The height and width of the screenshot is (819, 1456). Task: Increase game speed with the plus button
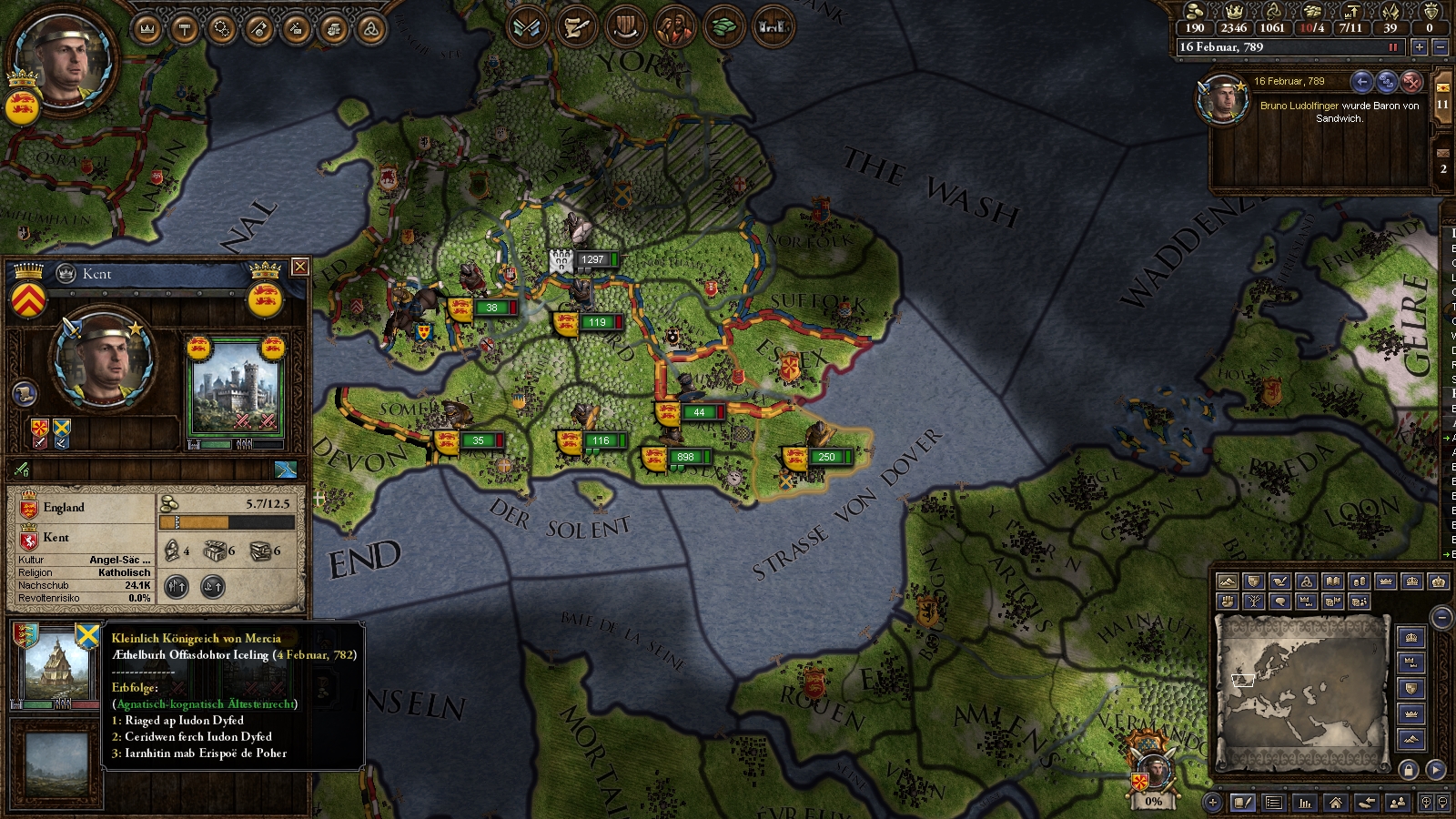1419,47
